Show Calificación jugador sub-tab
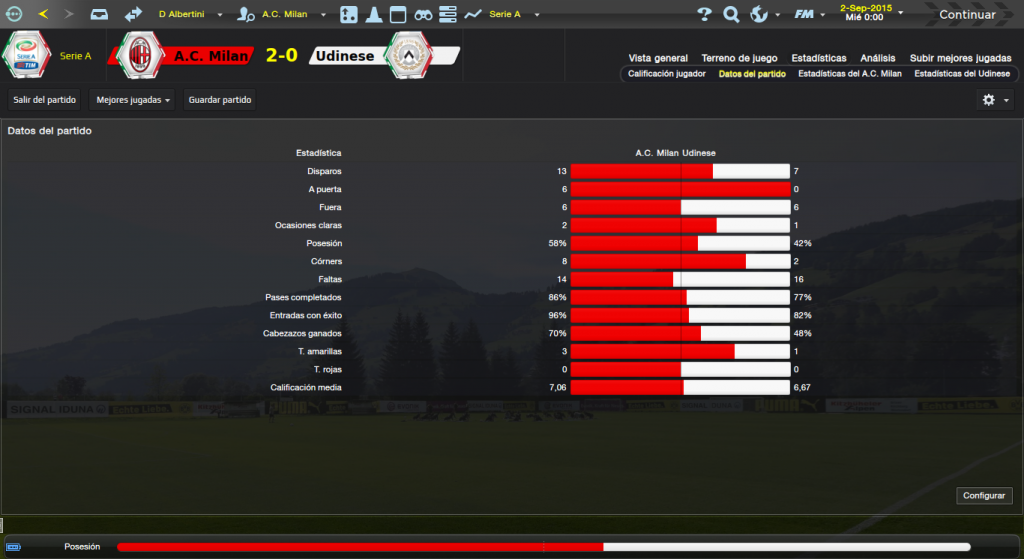The height and width of the screenshot is (559, 1024). (x=666, y=74)
